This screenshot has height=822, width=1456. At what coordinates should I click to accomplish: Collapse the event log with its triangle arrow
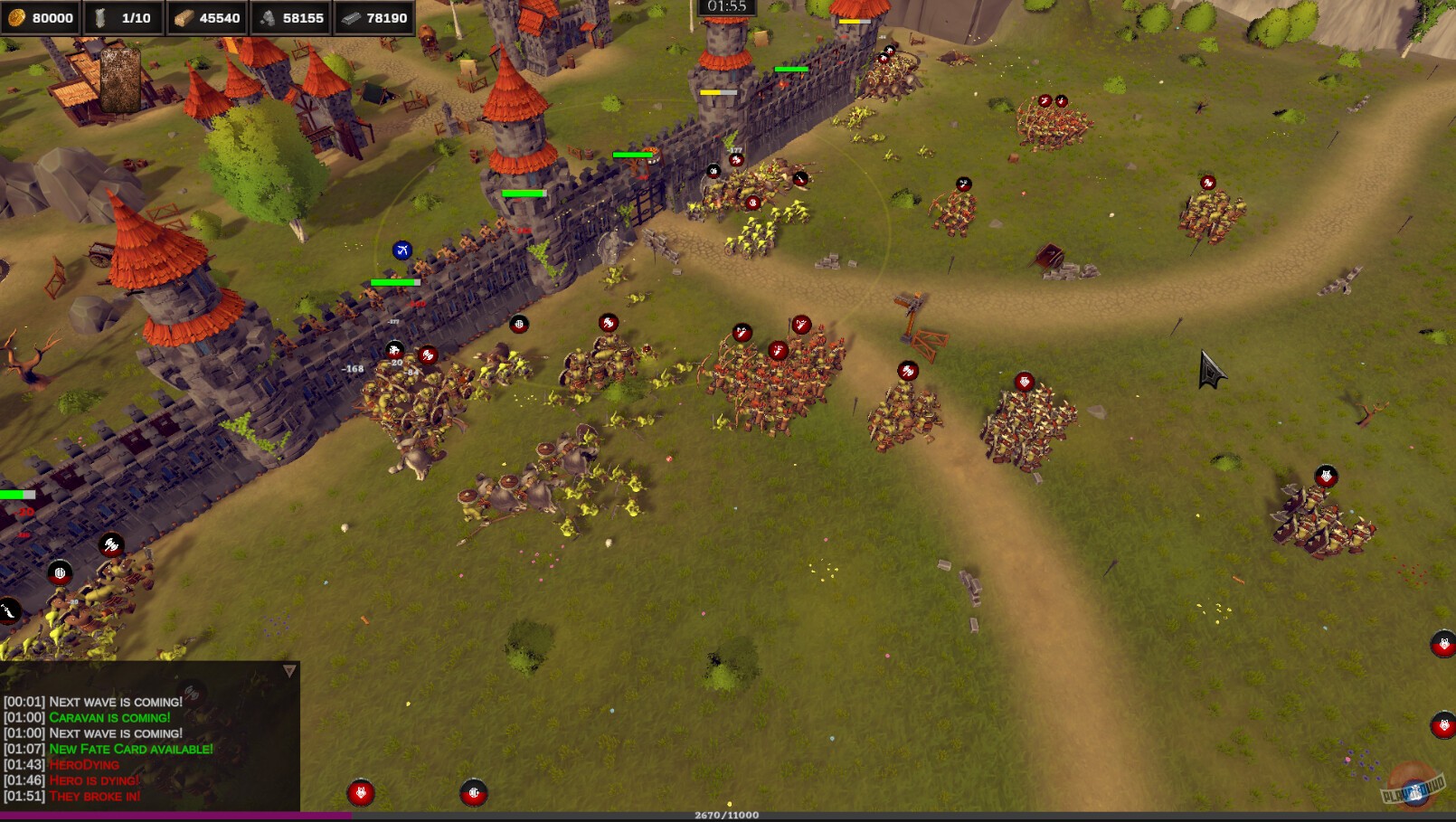point(289,671)
